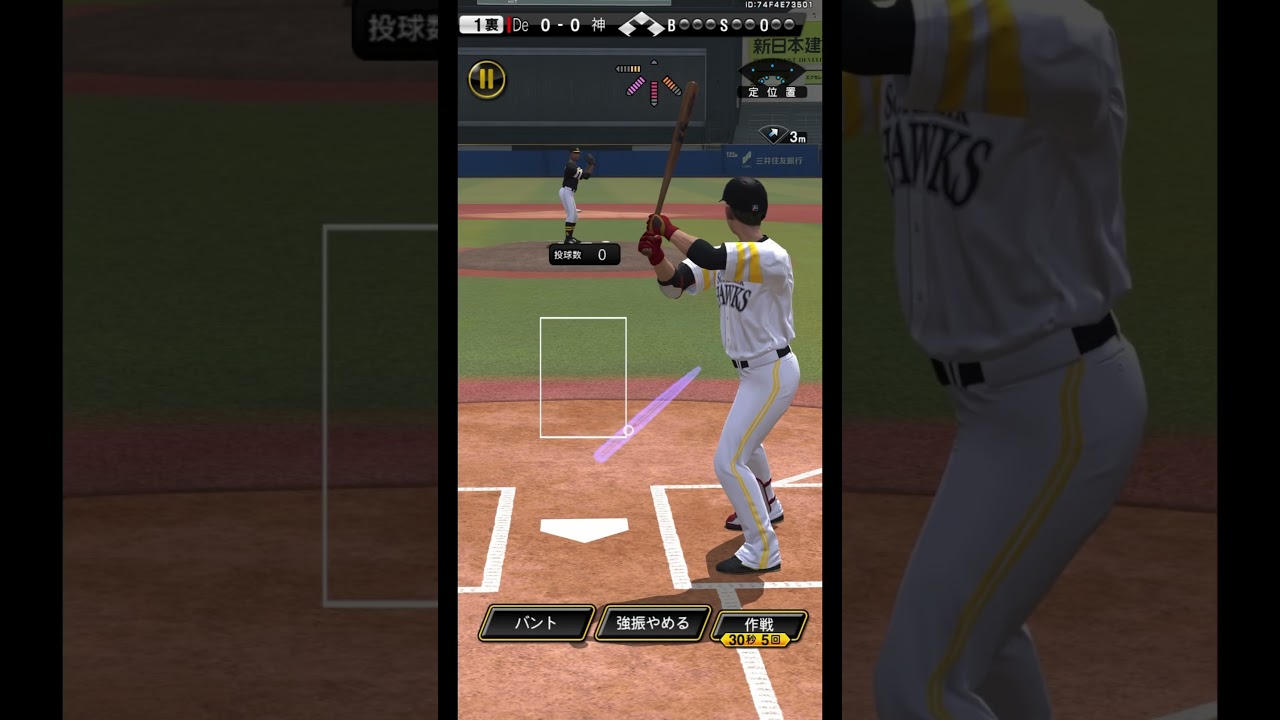Pause the game with the yellow pause button

point(487,79)
